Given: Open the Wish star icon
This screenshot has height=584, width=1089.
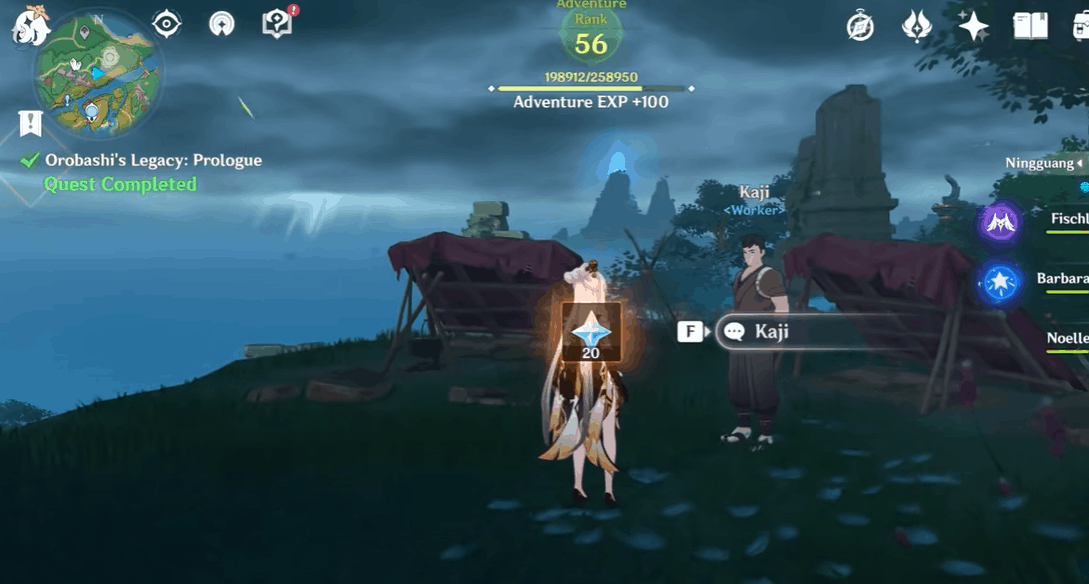Looking at the screenshot, I should (x=973, y=26).
